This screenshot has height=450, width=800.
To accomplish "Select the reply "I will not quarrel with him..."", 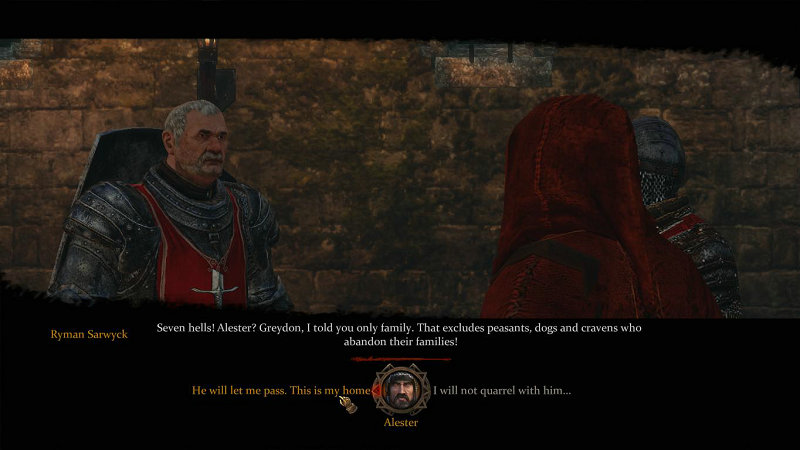I will [501, 390].
